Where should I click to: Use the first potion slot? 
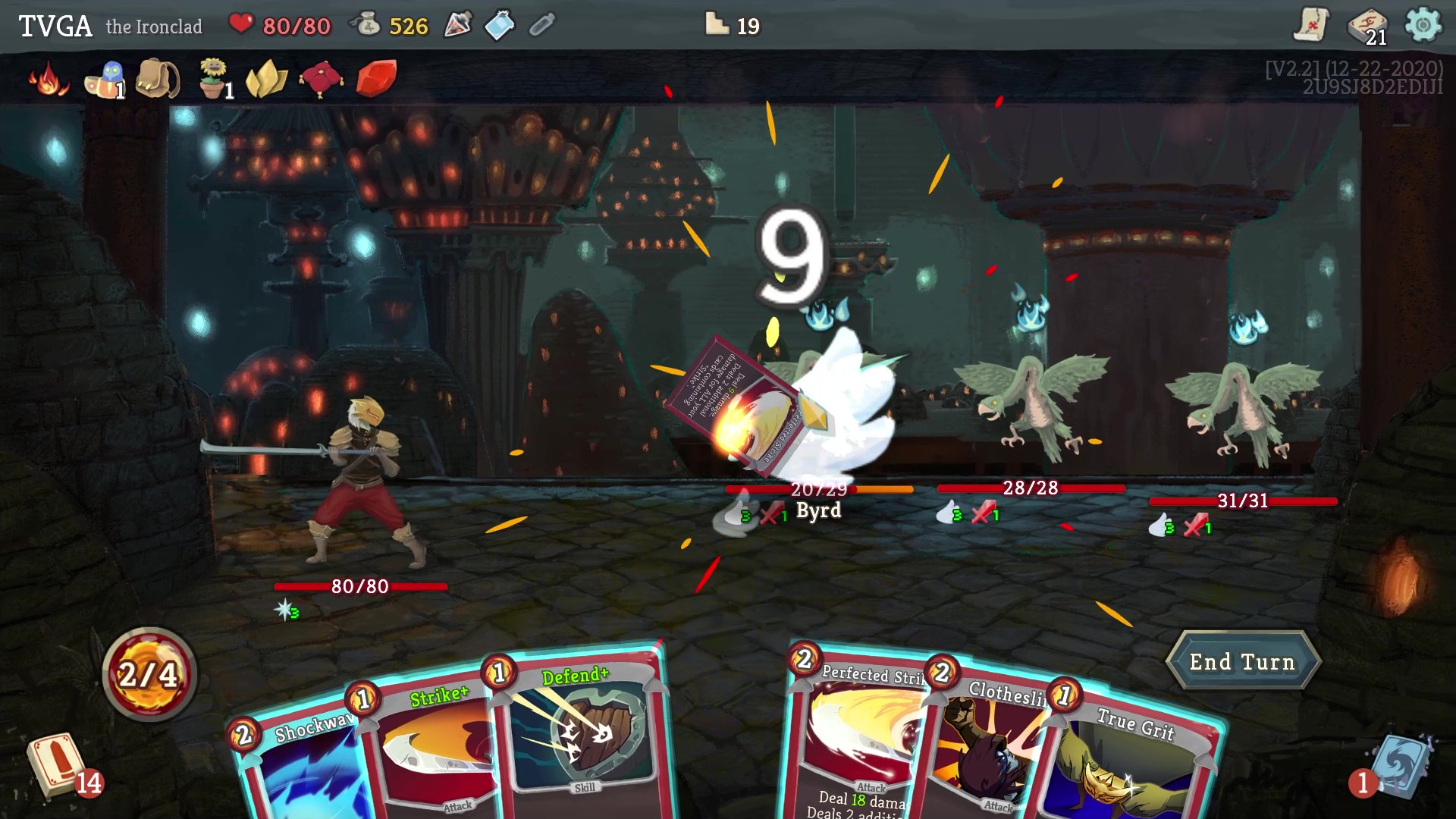pos(458,26)
